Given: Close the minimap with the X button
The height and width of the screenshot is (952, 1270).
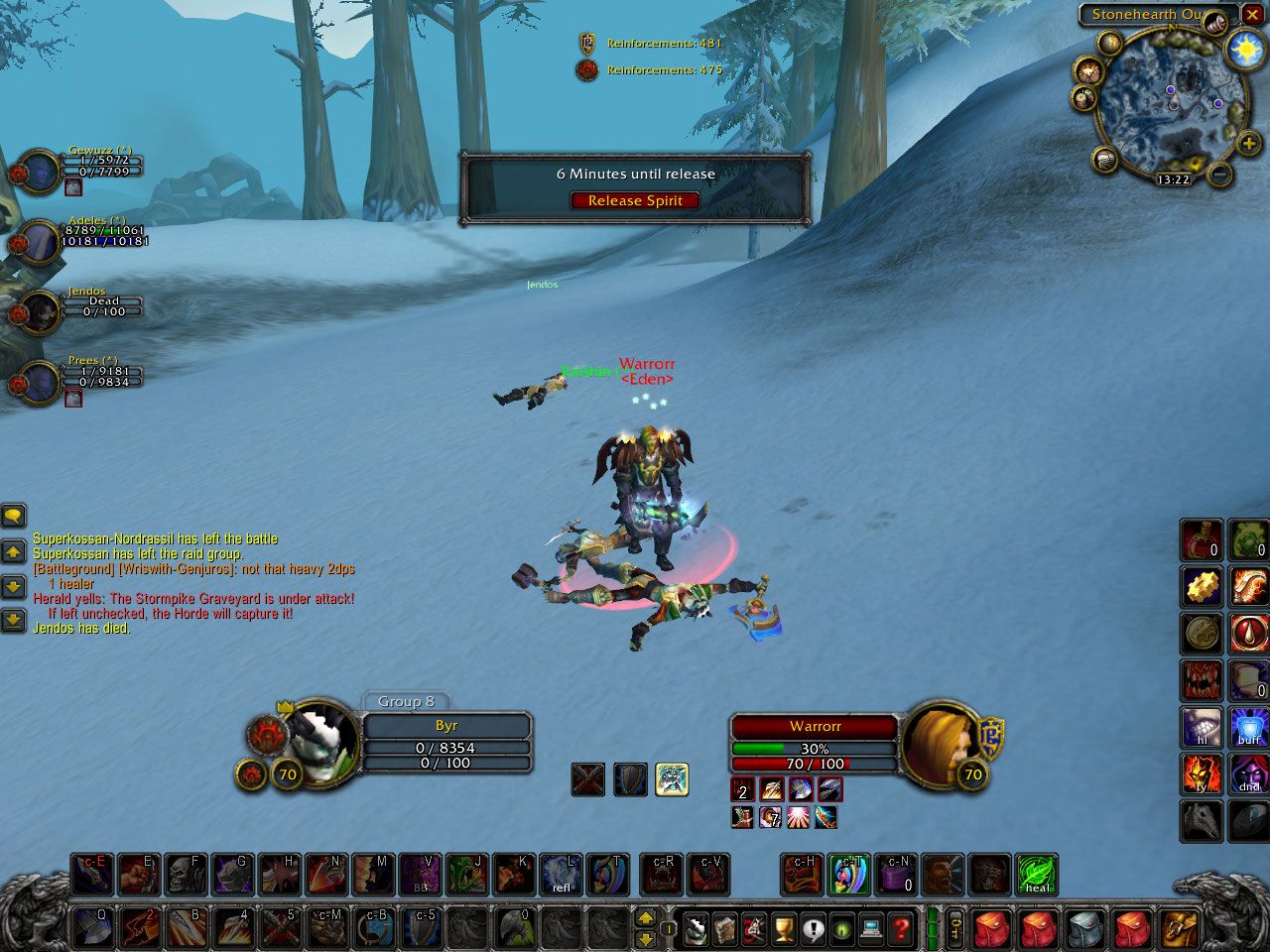Looking at the screenshot, I should pyautogui.click(x=1253, y=15).
